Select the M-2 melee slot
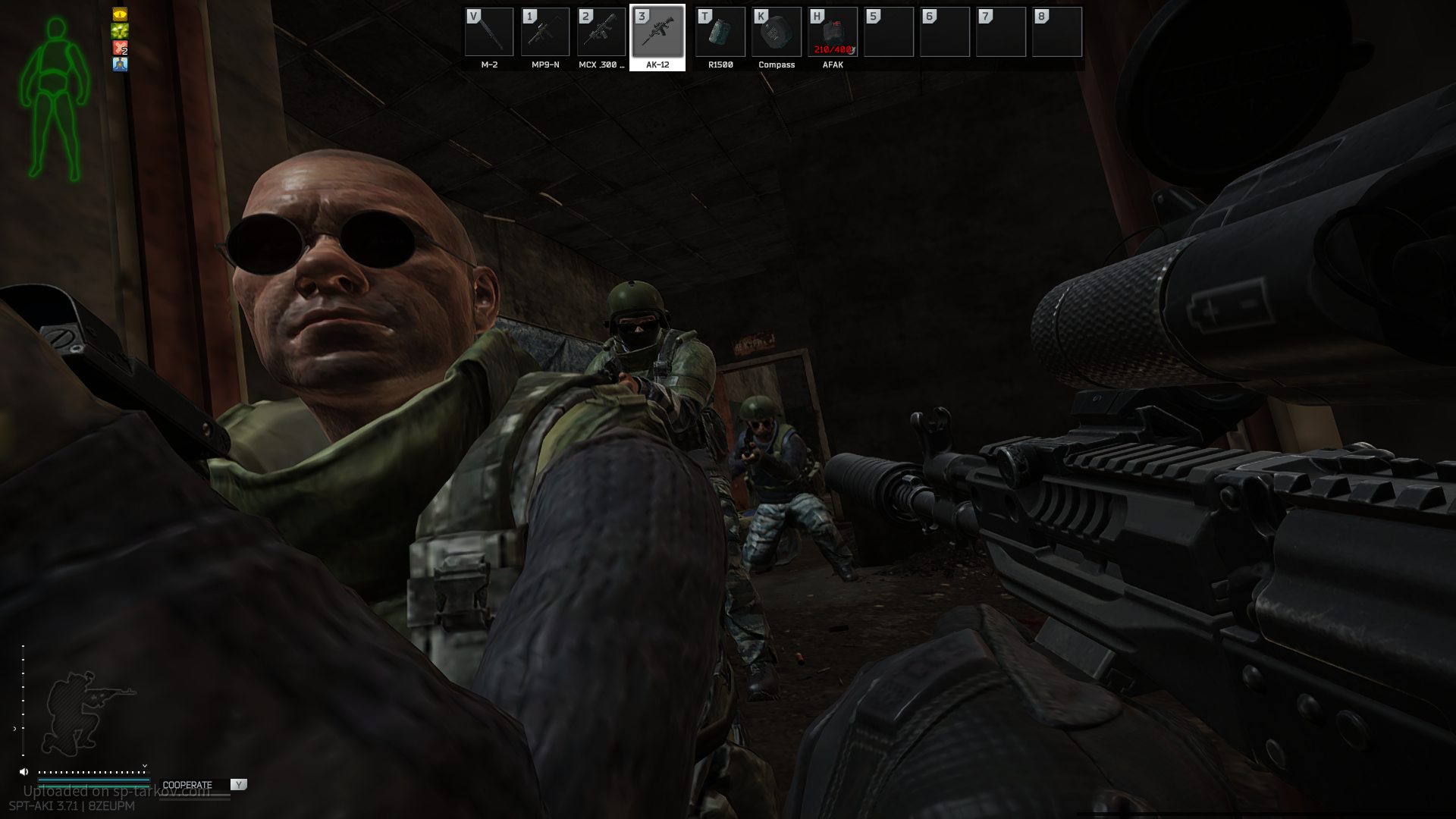The height and width of the screenshot is (819, 1456). pyautogui.click(x=489, y=33)
